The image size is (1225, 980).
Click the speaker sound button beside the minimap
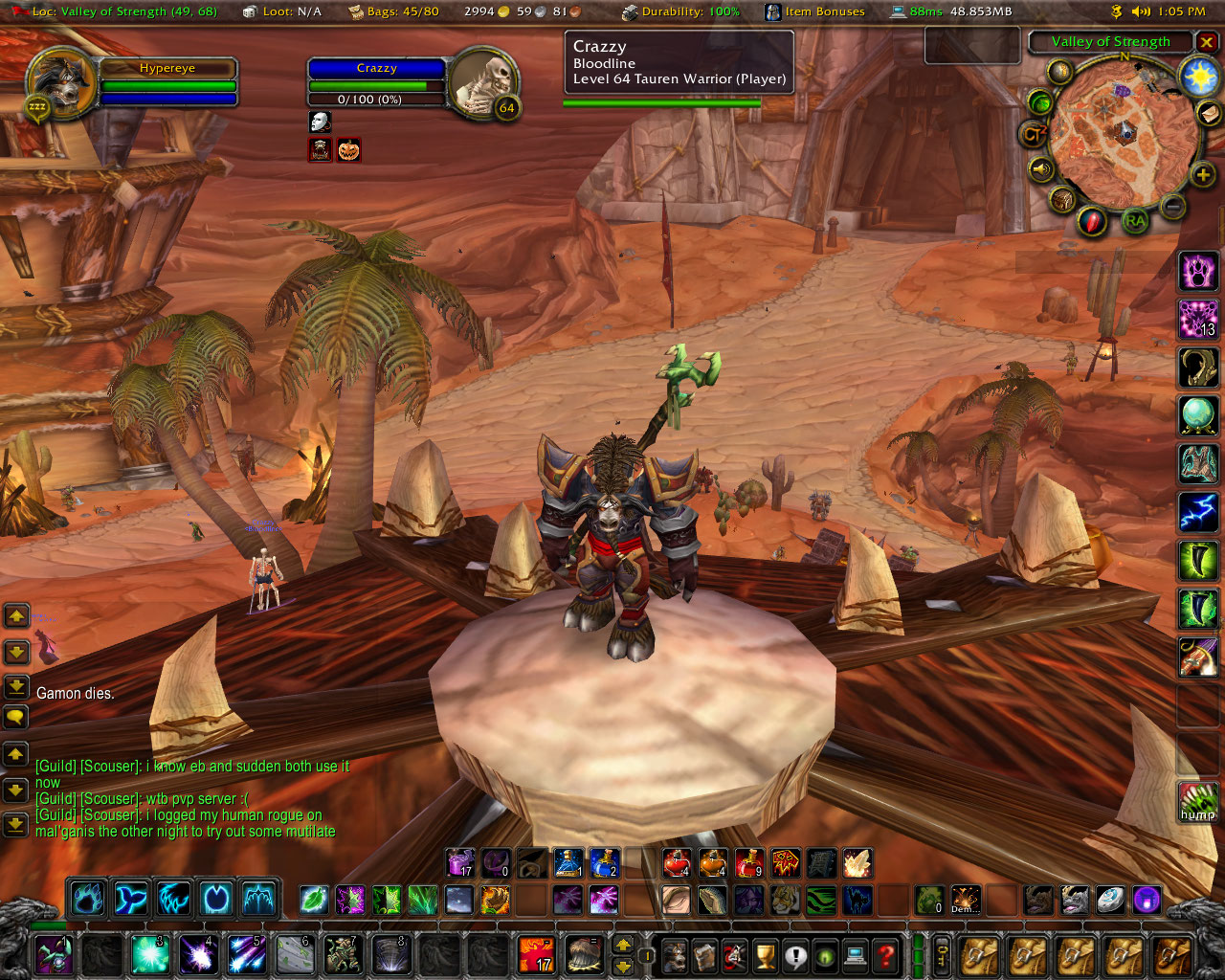(x=1040, y=170)
